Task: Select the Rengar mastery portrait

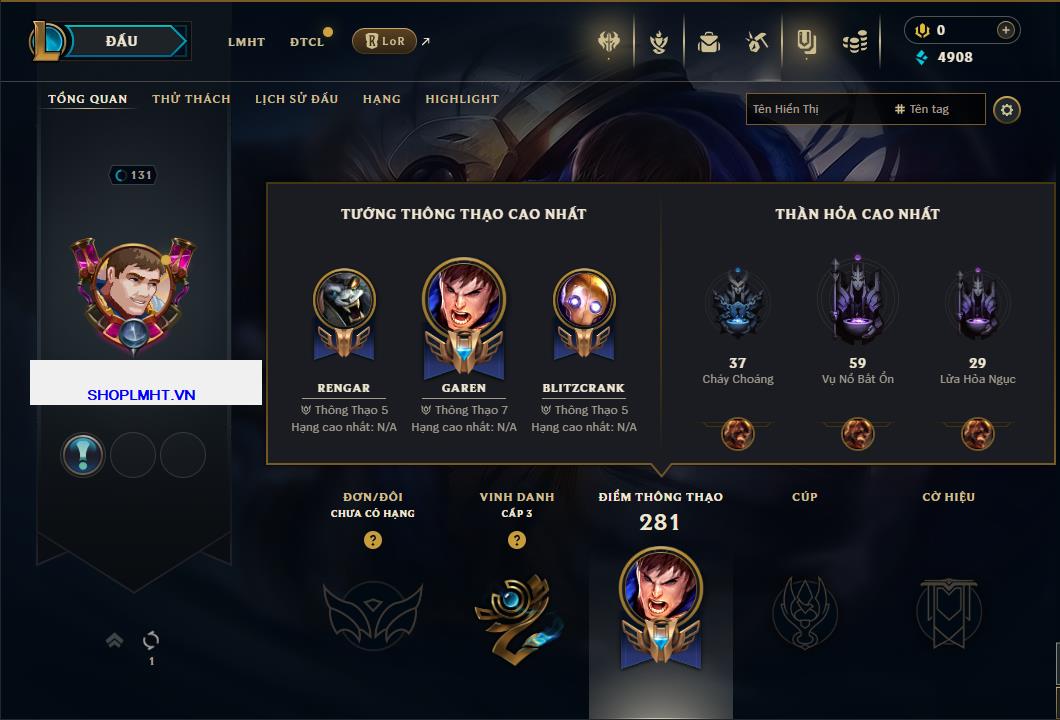Action: (344, 300)
